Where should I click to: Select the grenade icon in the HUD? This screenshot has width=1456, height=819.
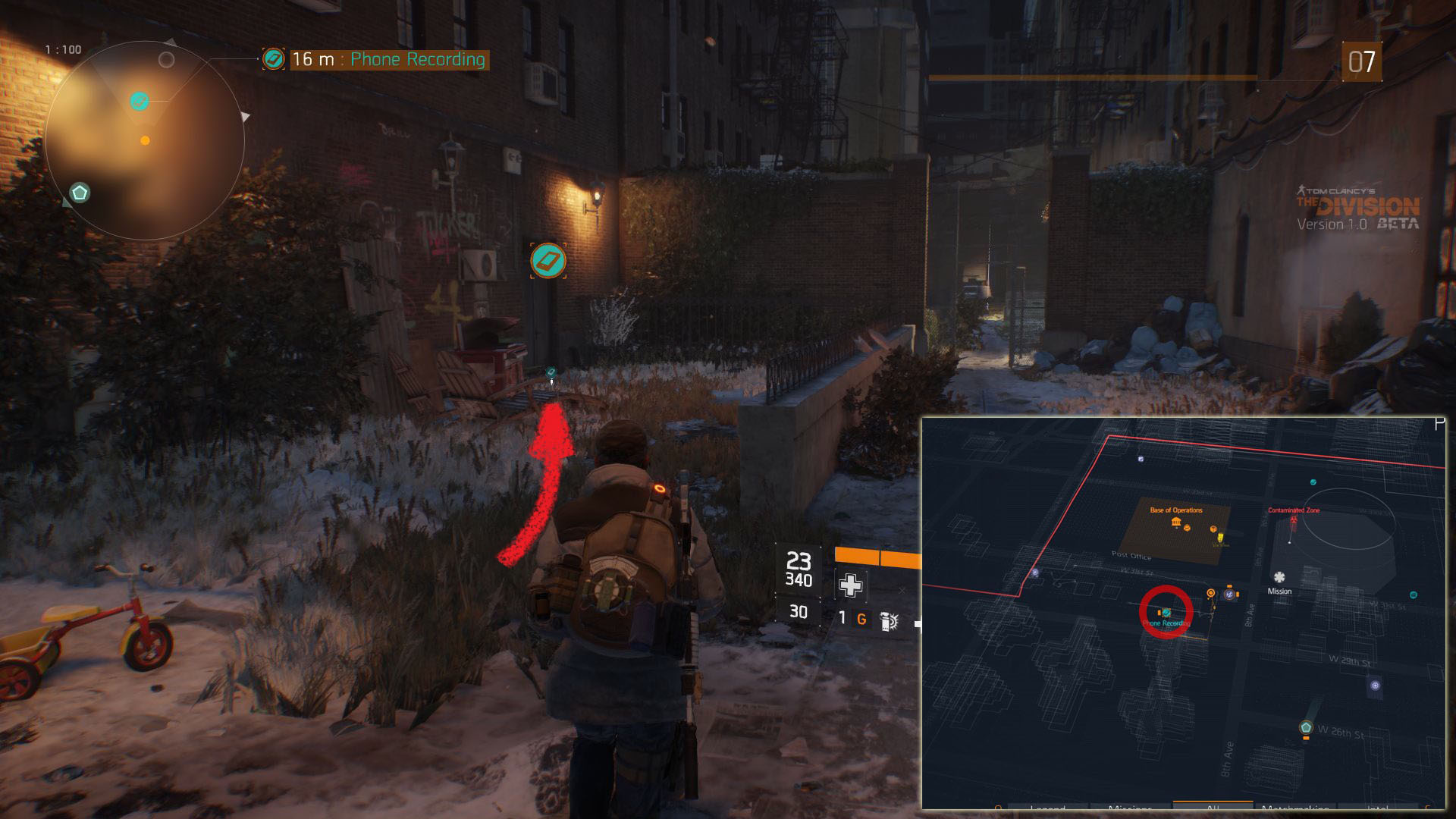click(x=889, y=621)
